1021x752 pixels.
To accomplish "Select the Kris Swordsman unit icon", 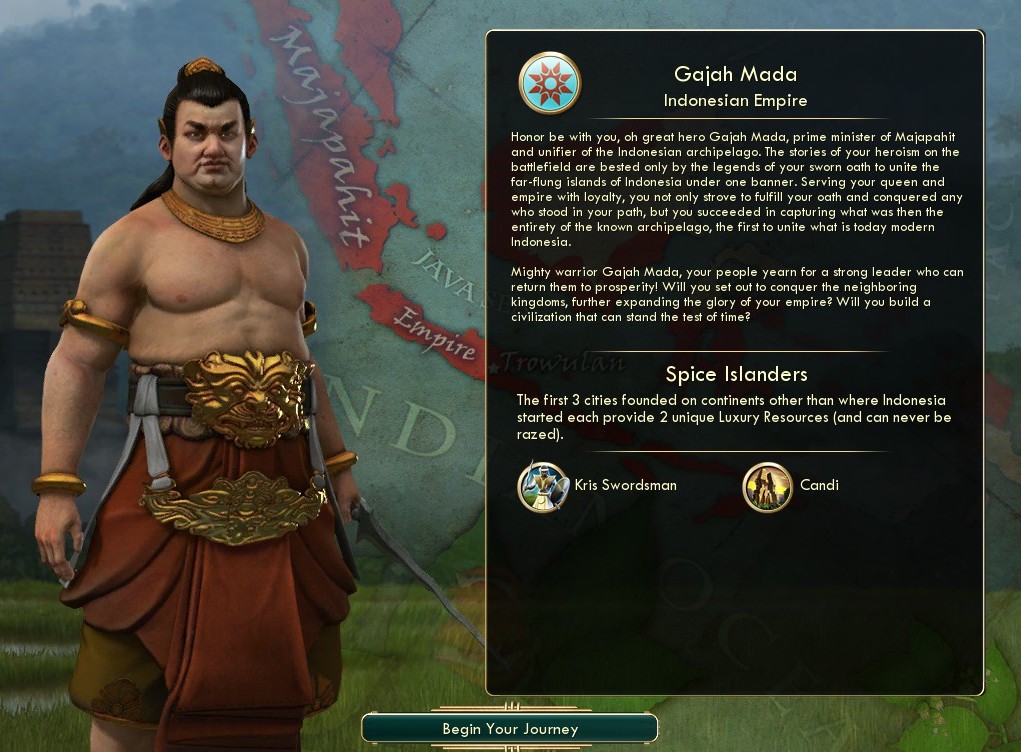I will pos(543,486).
